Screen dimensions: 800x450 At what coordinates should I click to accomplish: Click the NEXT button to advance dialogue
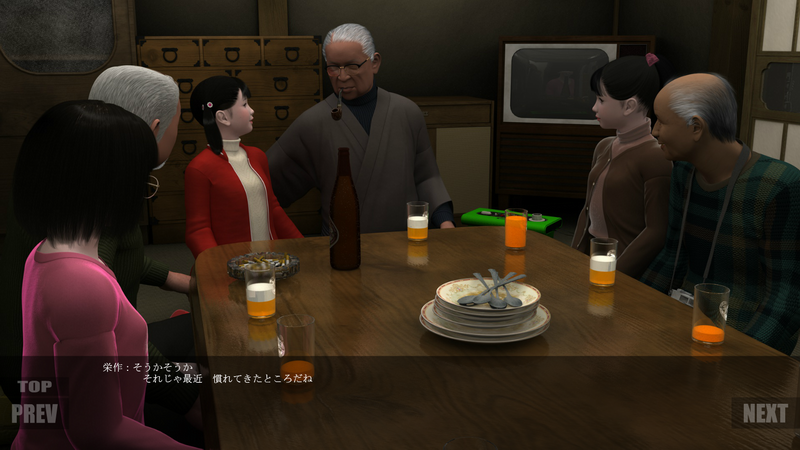(765, 413)
